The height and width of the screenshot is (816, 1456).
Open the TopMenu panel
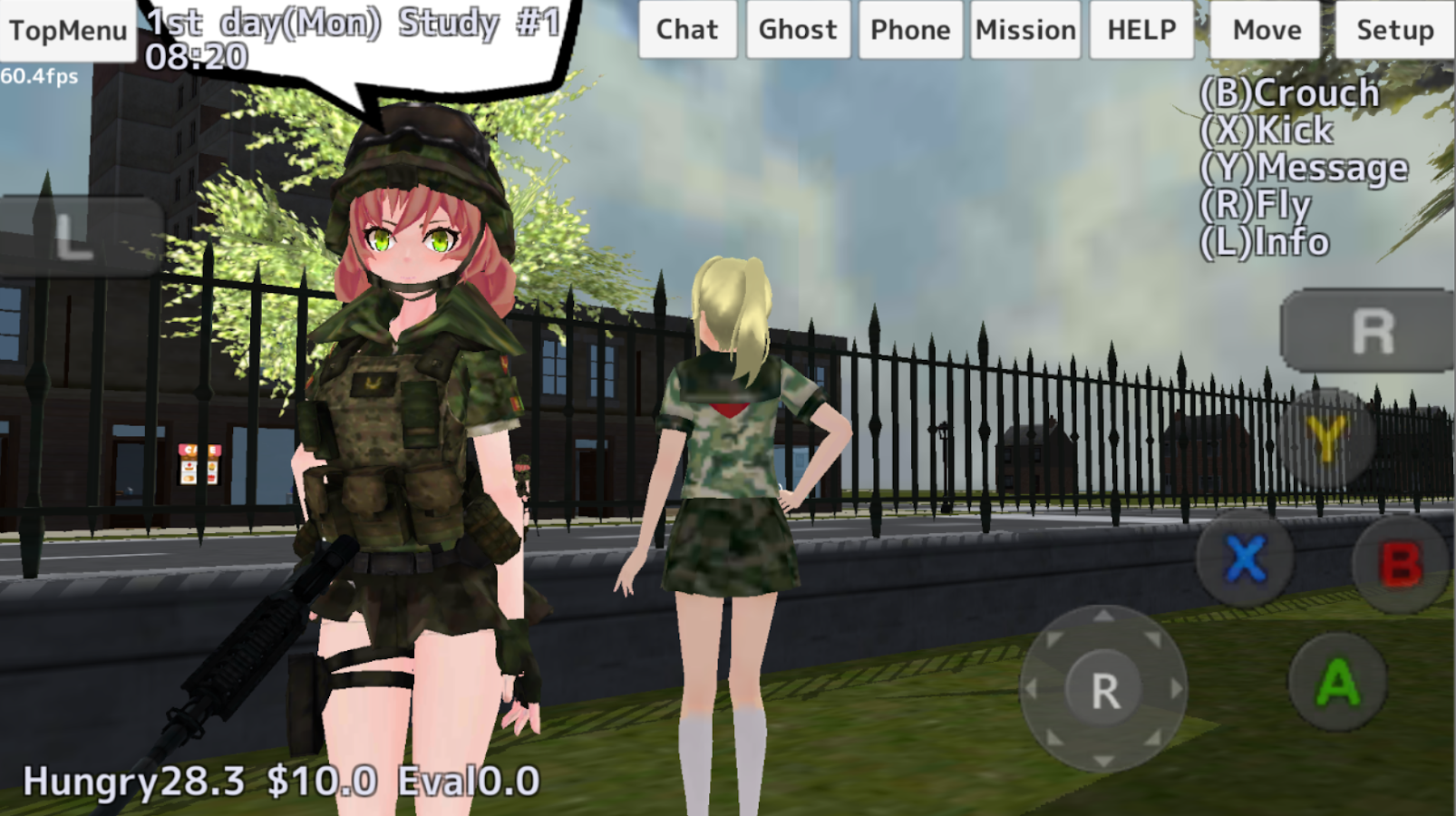70,29
